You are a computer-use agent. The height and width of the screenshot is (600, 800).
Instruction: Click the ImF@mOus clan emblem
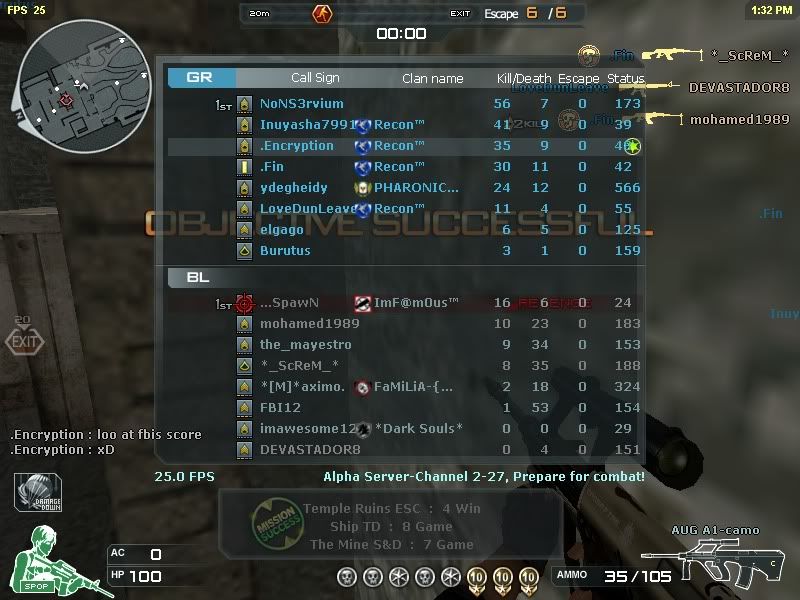coord(363,303)
